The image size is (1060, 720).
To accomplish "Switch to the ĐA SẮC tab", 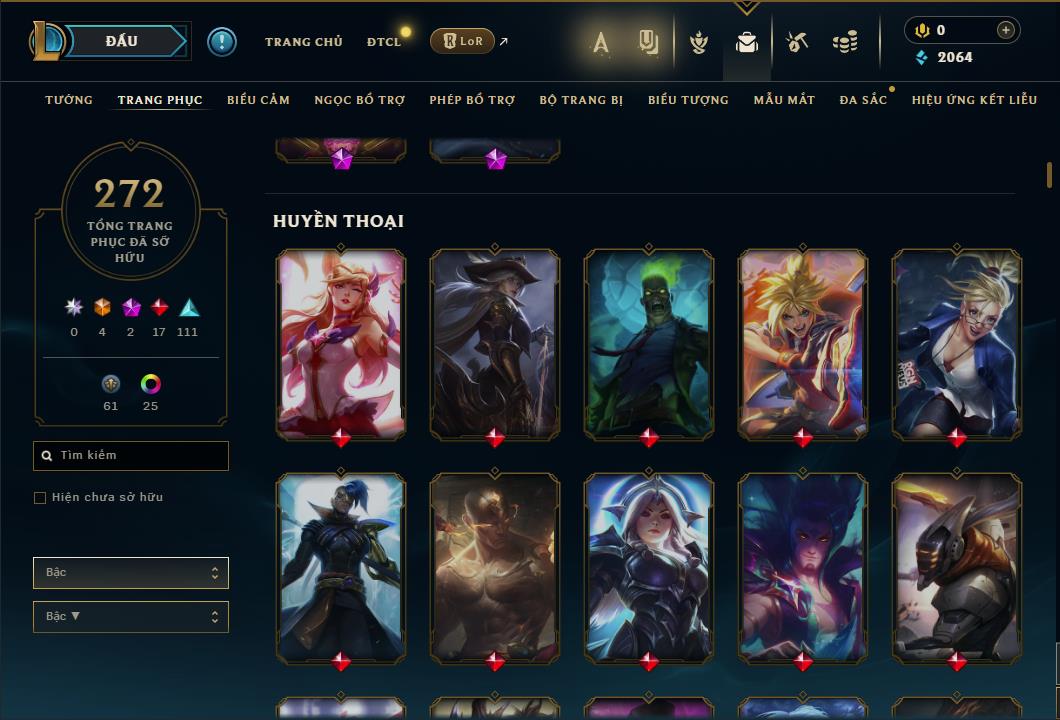I will click(863, 100).
